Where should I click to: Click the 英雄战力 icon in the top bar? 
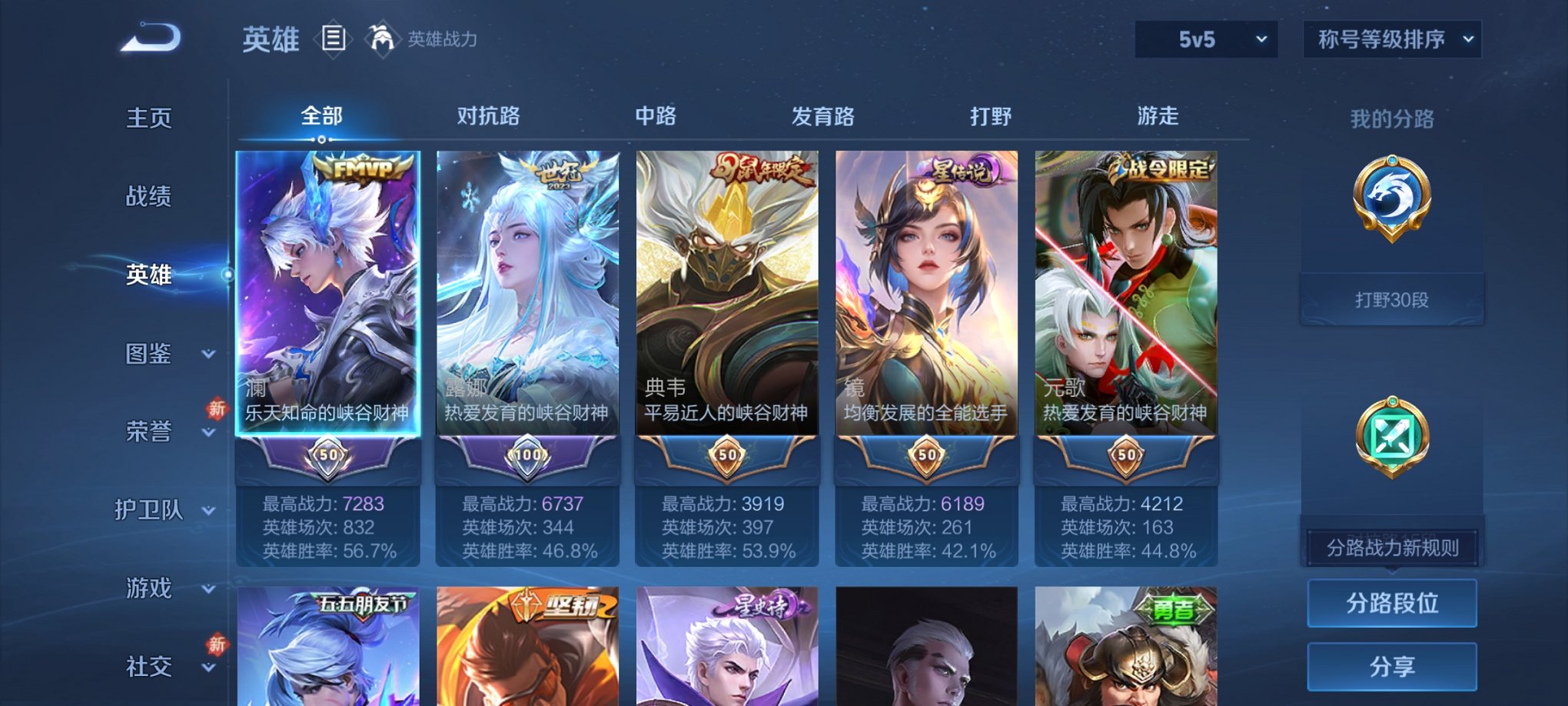384,36
